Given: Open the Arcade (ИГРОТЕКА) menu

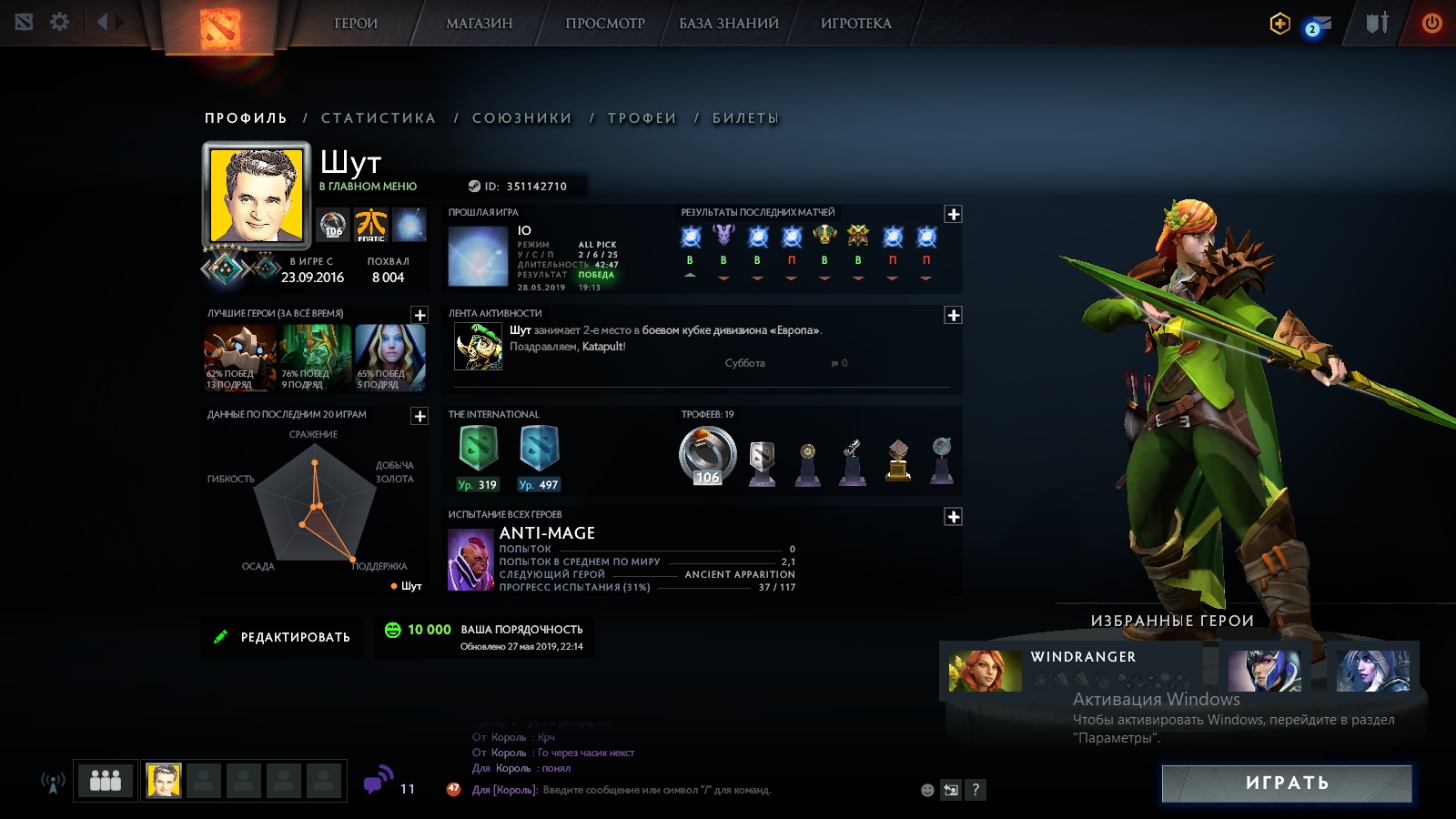Looking at the screenshot, I should pyautogui.click(x=855, y=24).
